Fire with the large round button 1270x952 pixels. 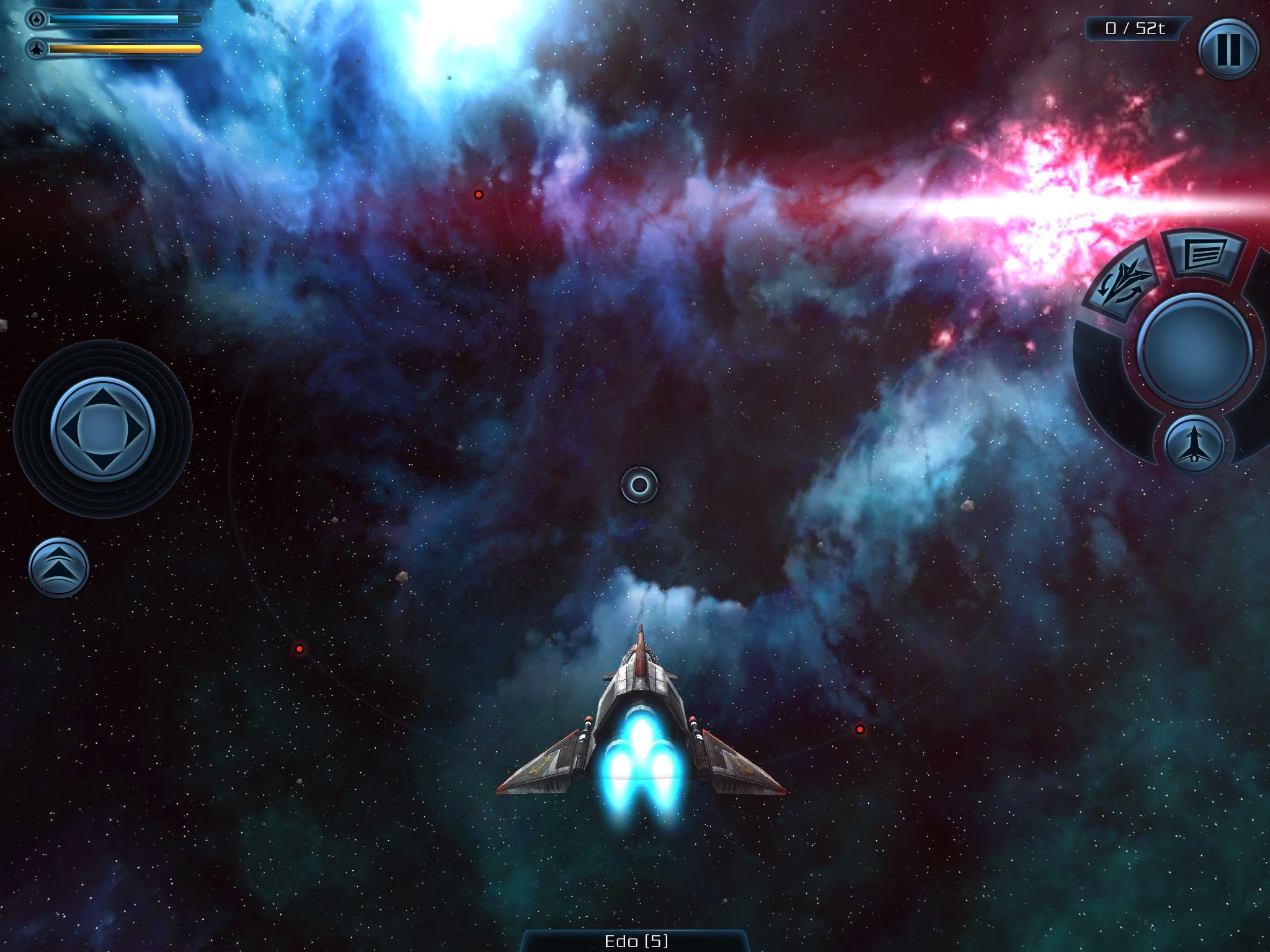pos(1194,350)
